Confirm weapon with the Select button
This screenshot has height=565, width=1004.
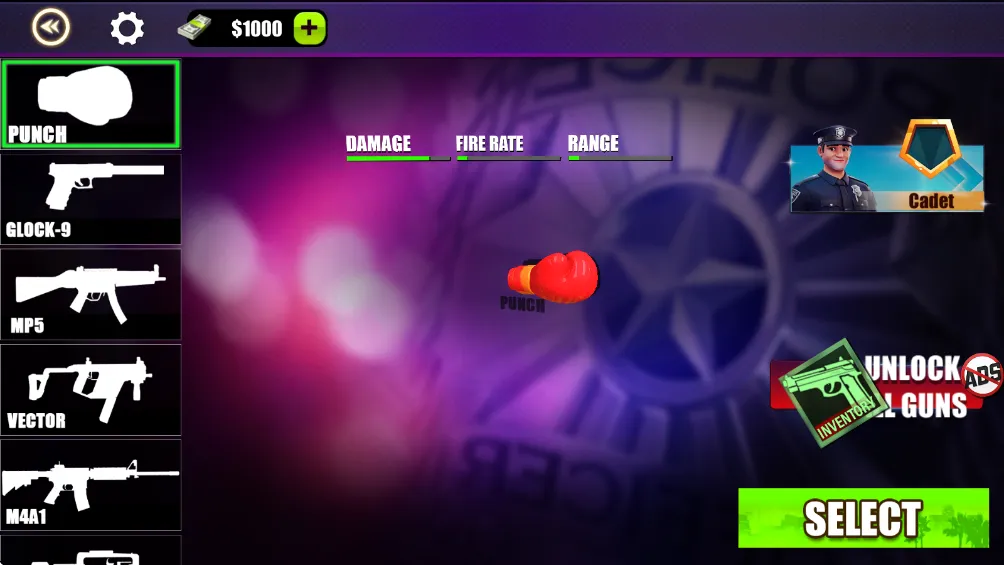(x=862, y=518)
